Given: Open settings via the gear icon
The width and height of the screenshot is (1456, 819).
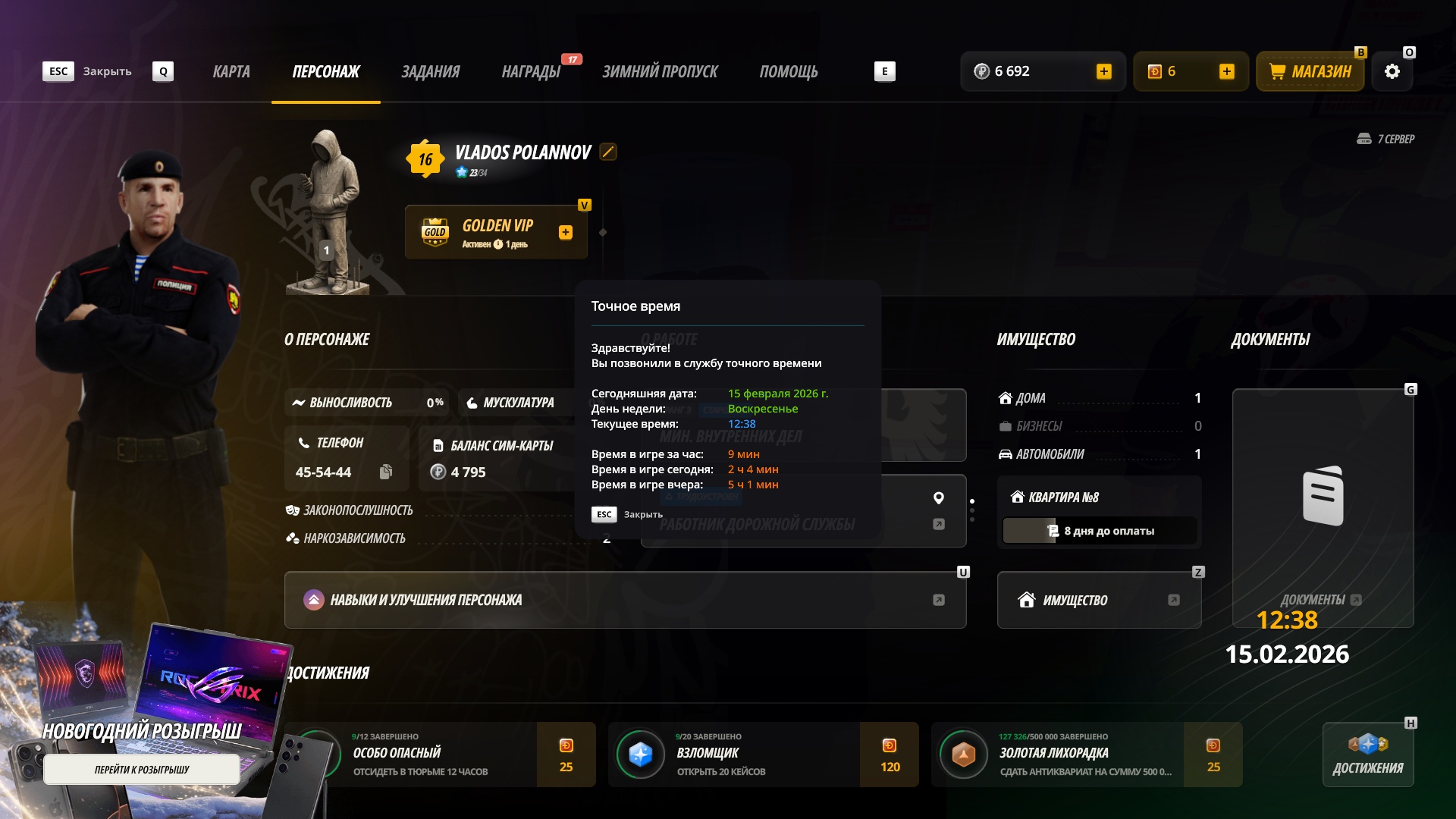Looking at the screenshot, I should tap(1392, 71).
